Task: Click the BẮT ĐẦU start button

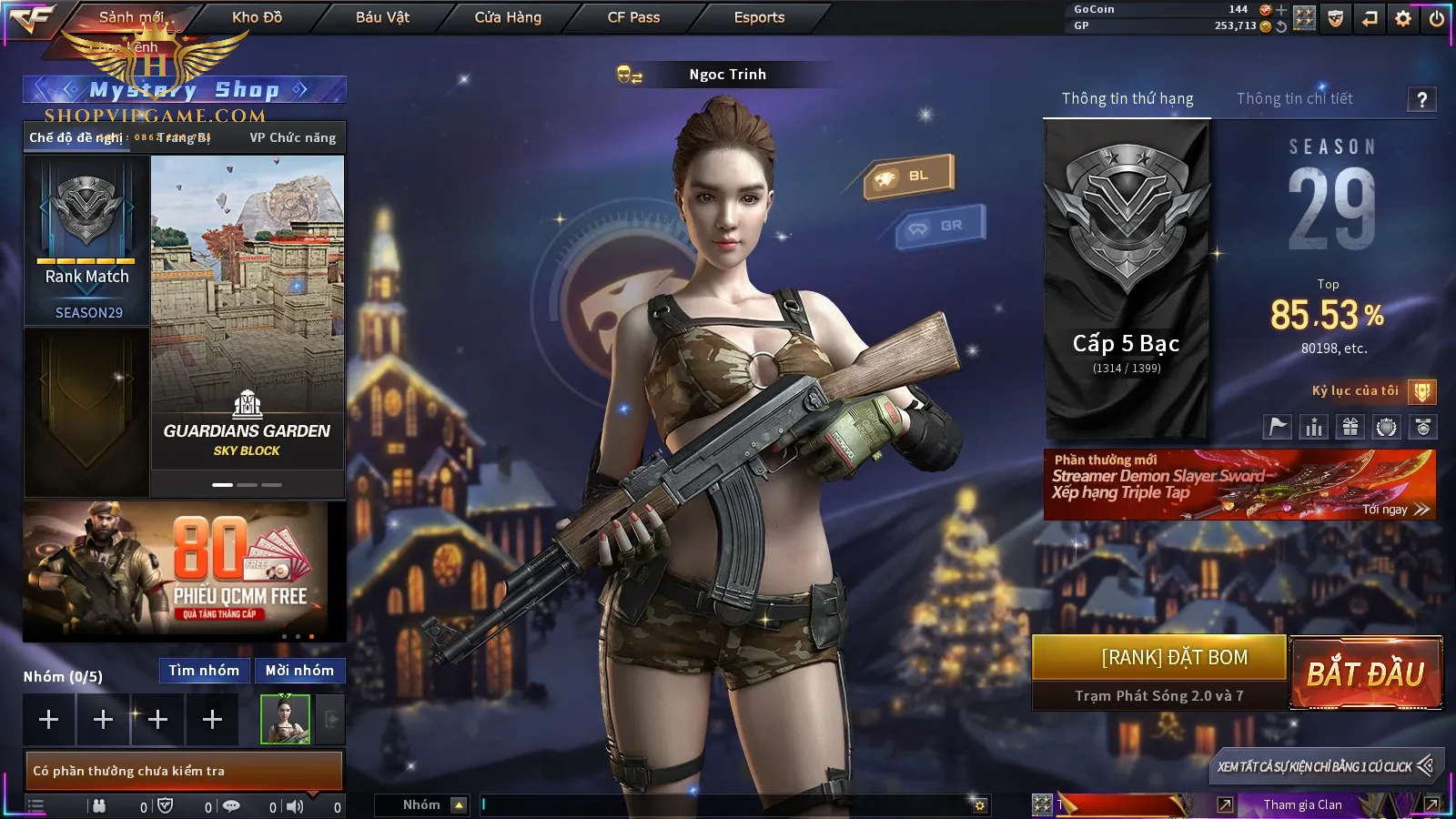Action: (x=1365, y=673)
